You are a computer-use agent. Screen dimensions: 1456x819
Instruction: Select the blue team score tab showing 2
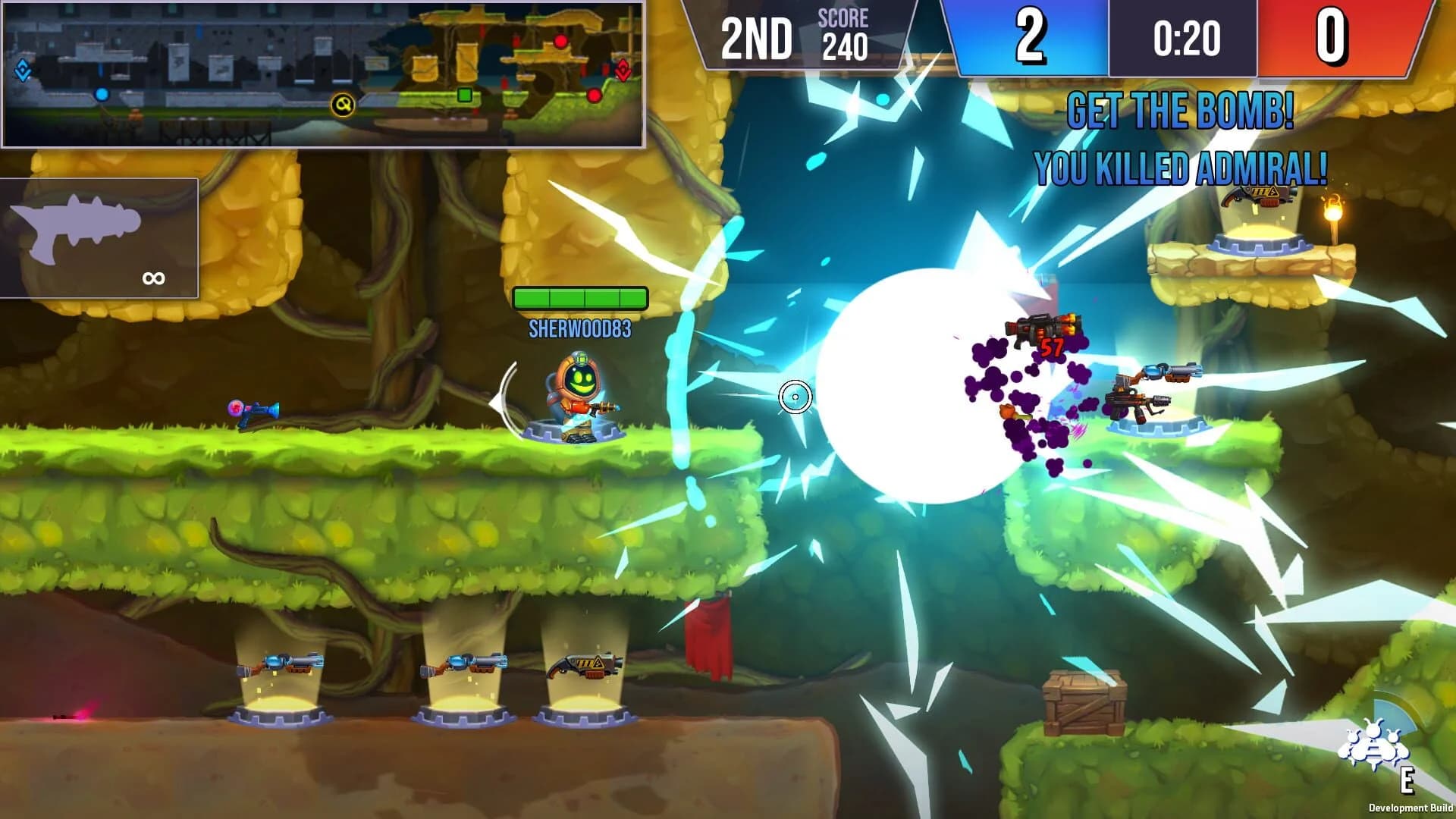pos(1029,34)
